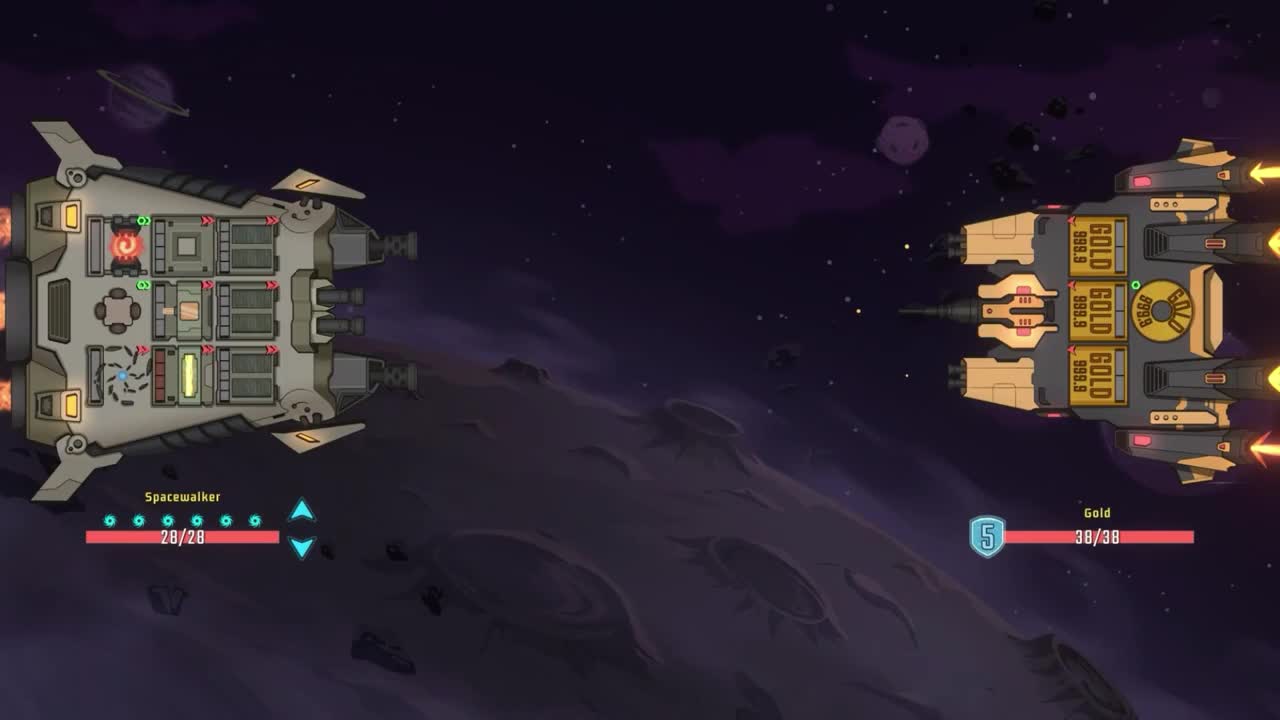Toggle the green circular marker on the Gold ship hull
Viewport: 1280px width, 720px height.
[1136, 285]
